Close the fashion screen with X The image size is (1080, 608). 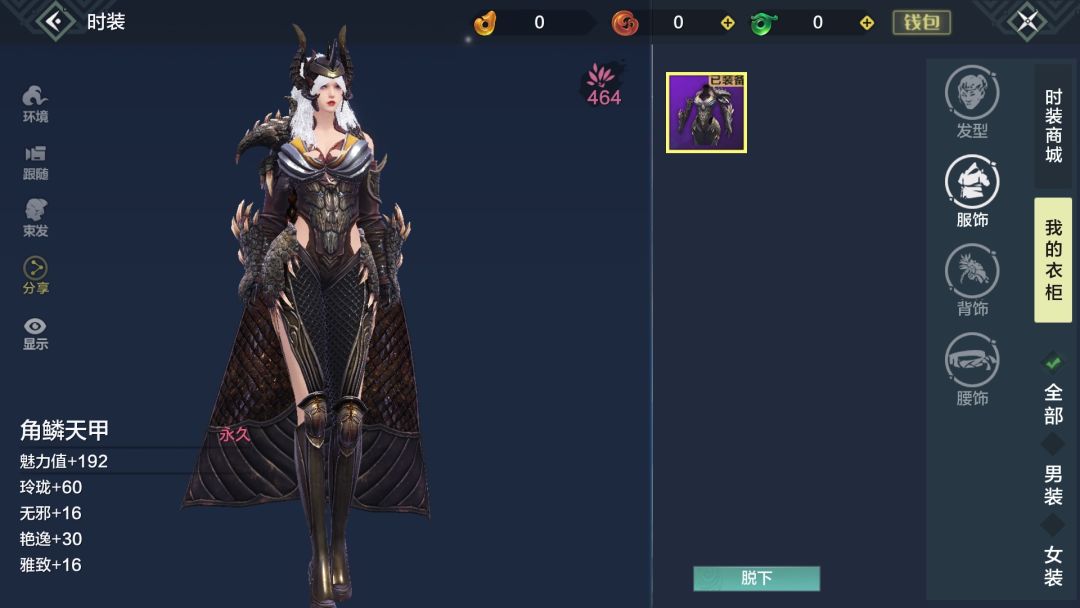(x=1026, y=21)
